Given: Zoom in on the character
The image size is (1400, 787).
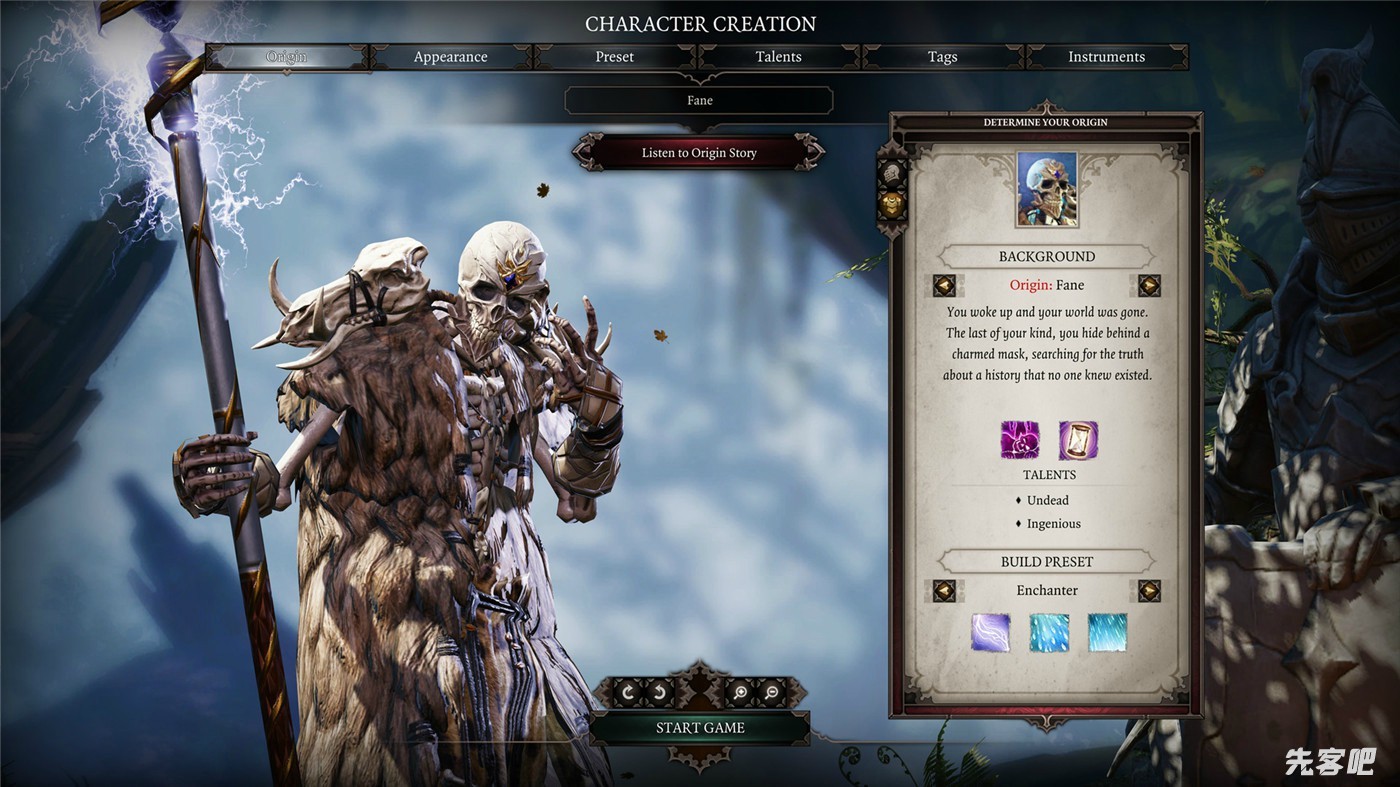Looking at the screenshot, I should pyautogui.click(x=739, y=691).
